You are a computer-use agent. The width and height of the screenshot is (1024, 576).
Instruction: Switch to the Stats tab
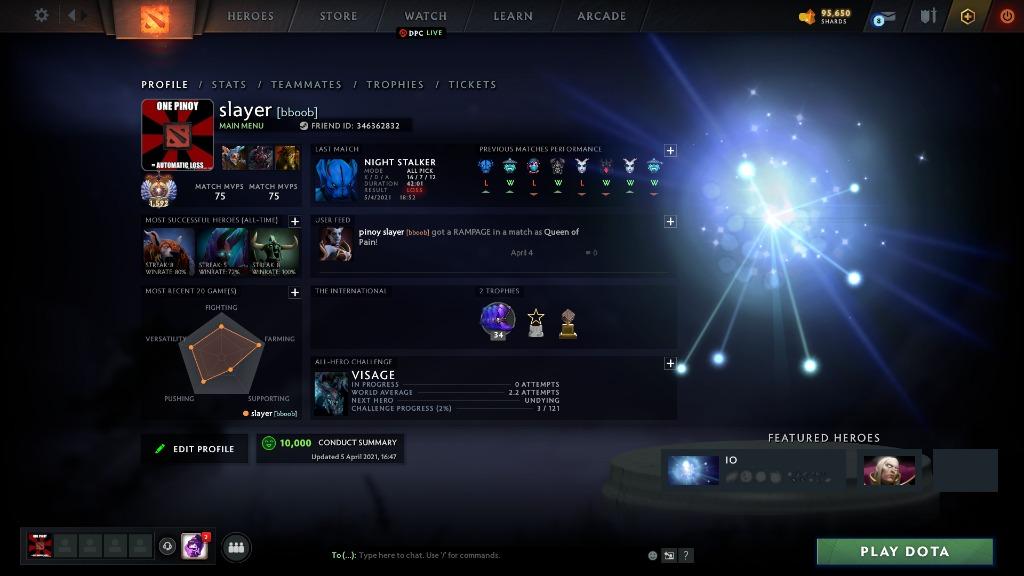click(228, 85)
